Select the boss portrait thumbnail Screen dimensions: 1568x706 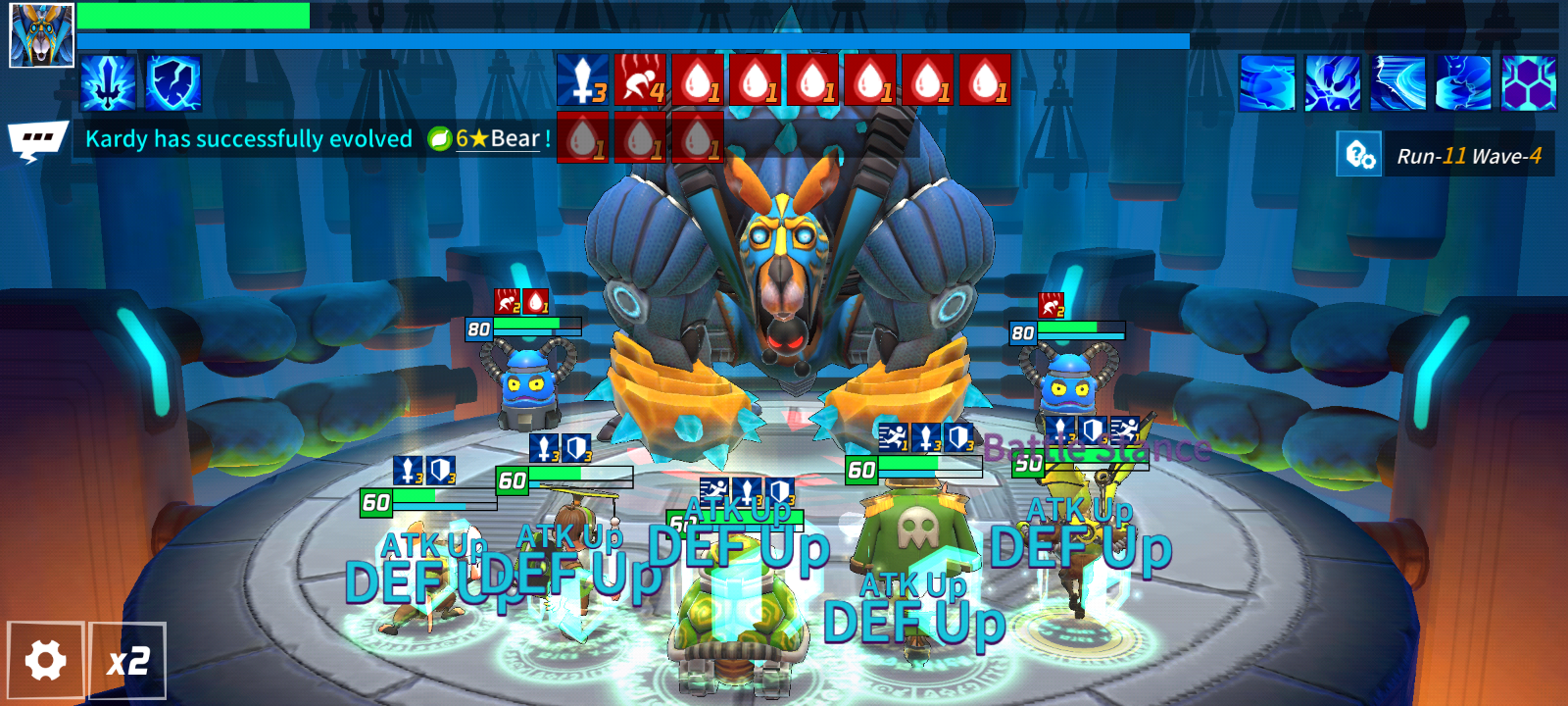[42, 35]
